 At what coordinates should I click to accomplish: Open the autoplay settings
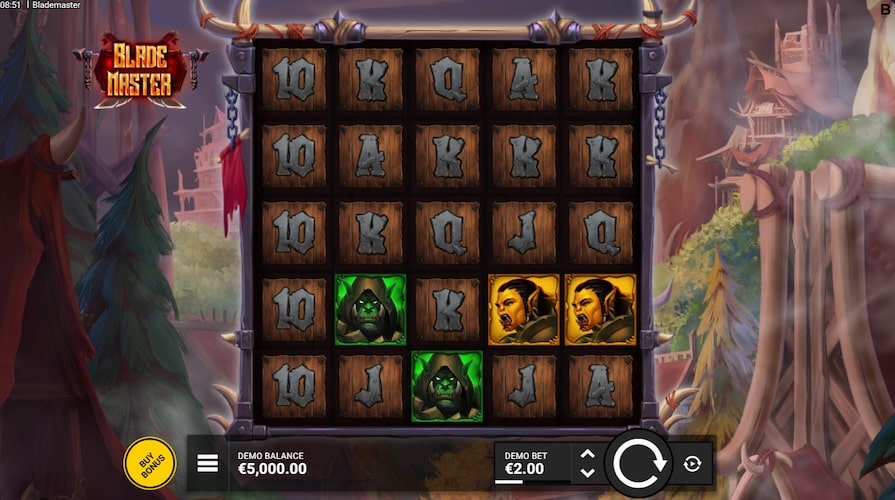pos(692,463)
